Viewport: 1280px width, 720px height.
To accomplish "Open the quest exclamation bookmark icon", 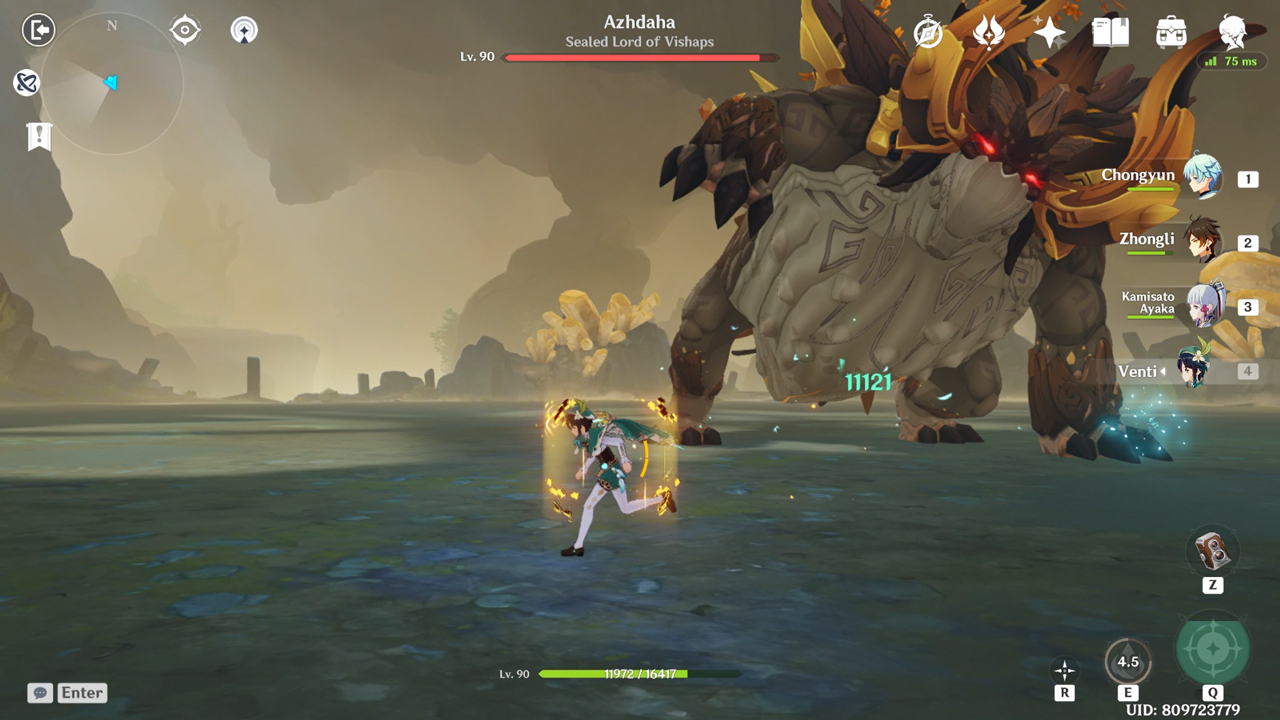I will click(x=38, y=136).
